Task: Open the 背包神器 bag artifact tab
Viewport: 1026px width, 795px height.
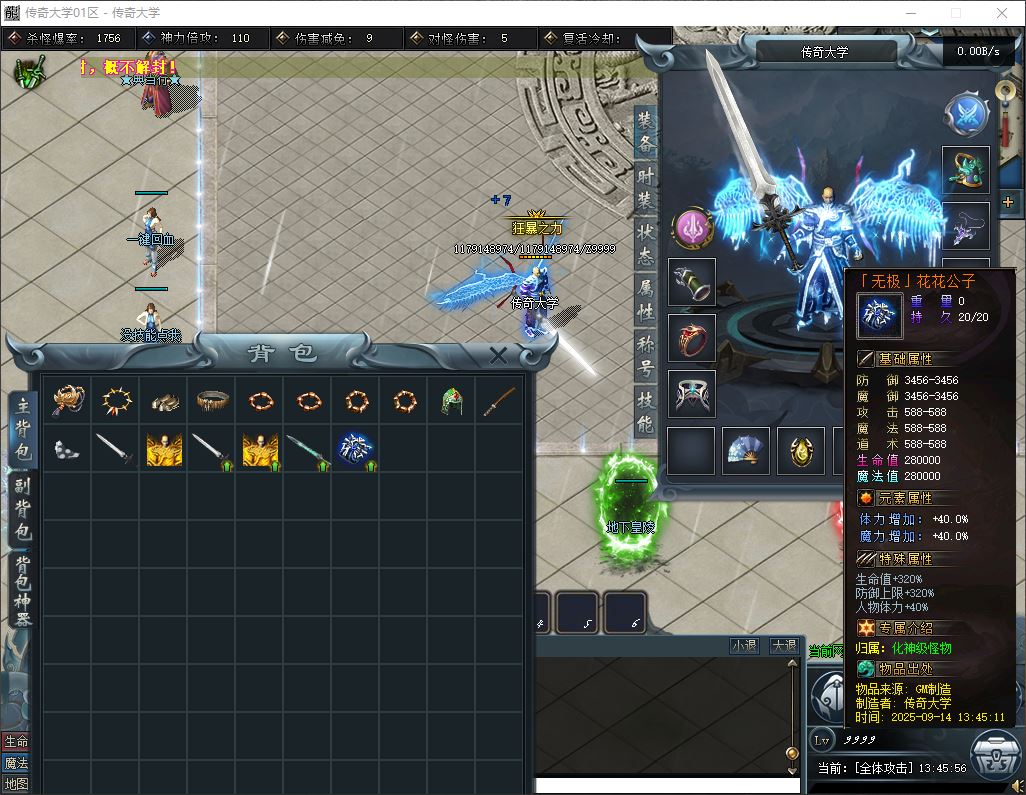Action: tap(22, 590)
